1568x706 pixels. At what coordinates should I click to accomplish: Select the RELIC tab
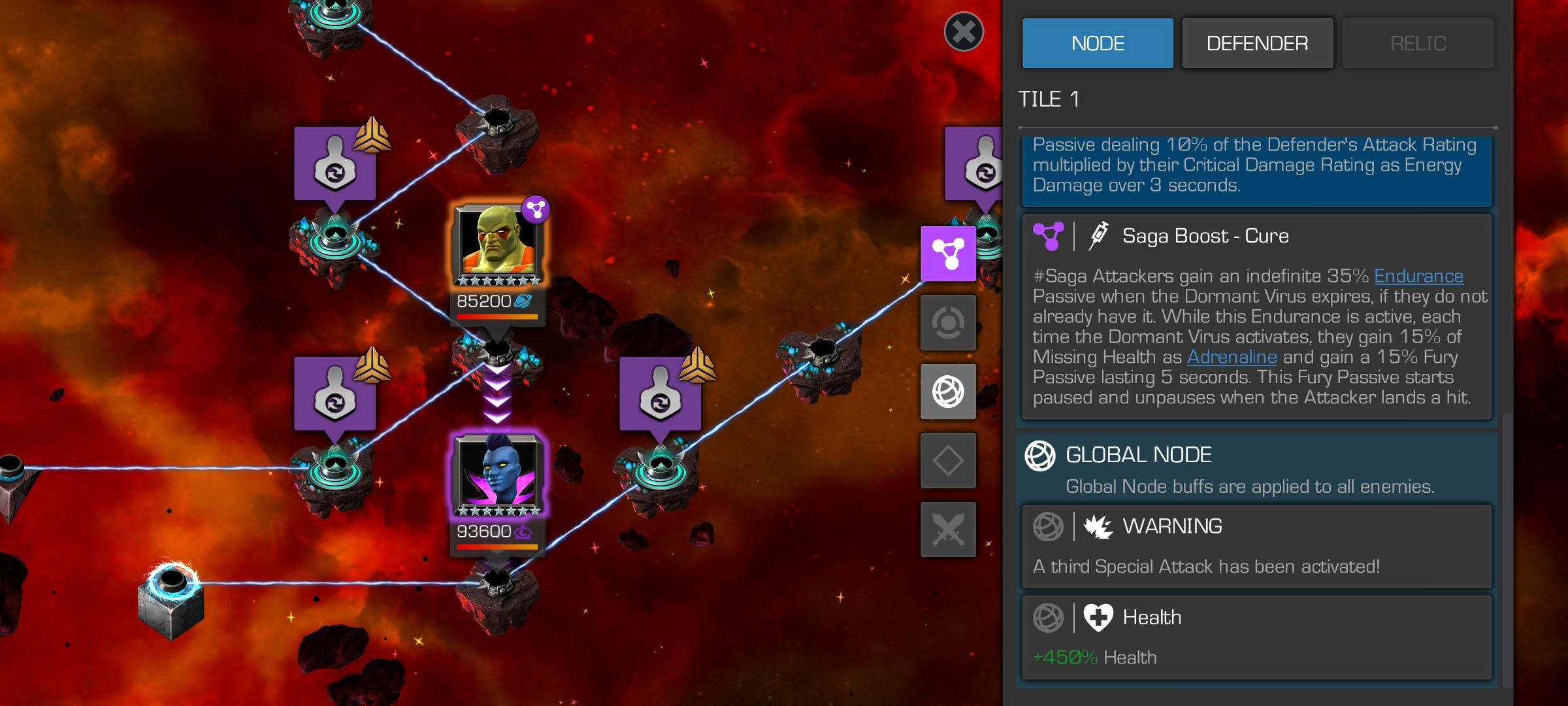(1418, 43)
